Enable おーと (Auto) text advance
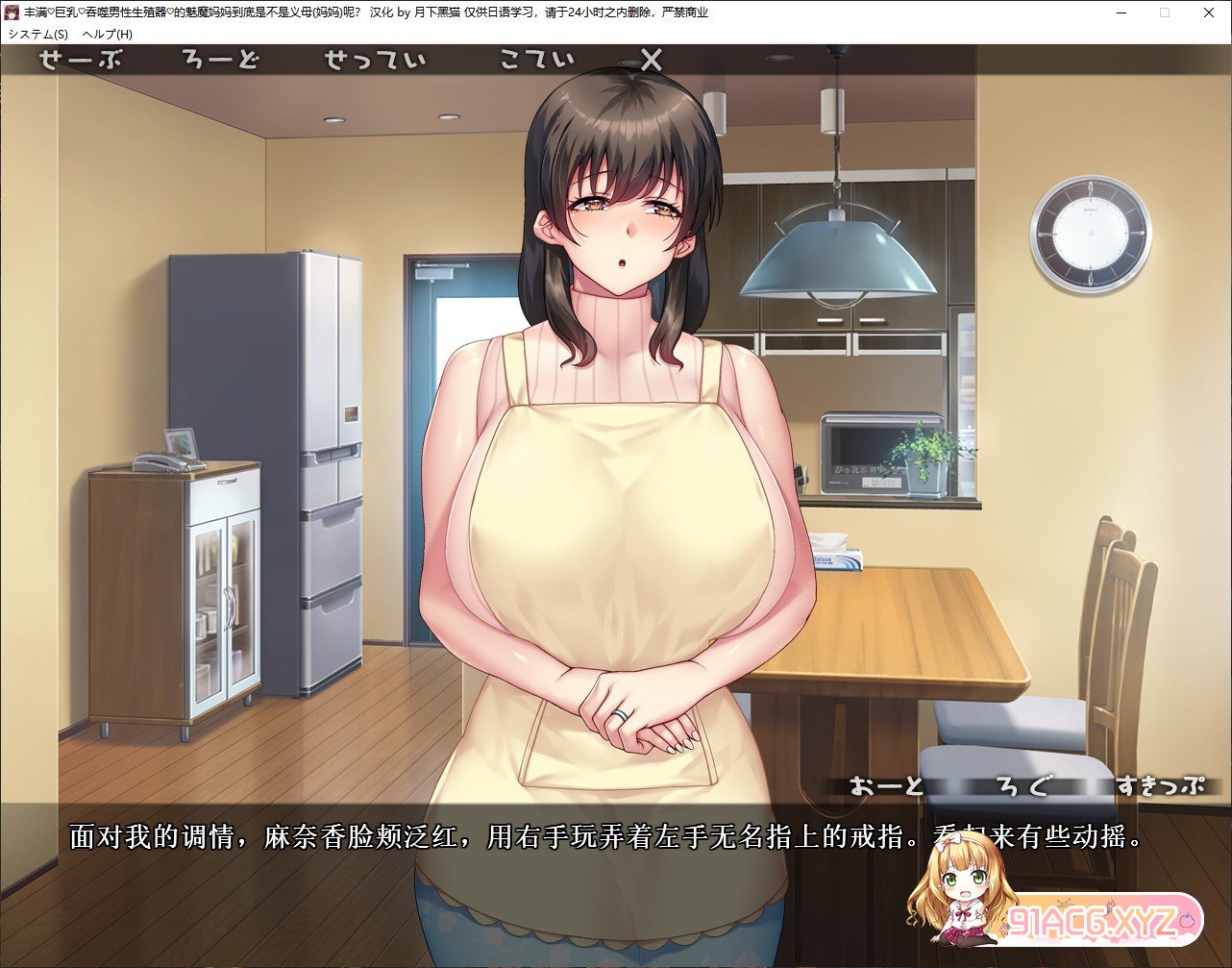1232x968 pixels. 885,785
